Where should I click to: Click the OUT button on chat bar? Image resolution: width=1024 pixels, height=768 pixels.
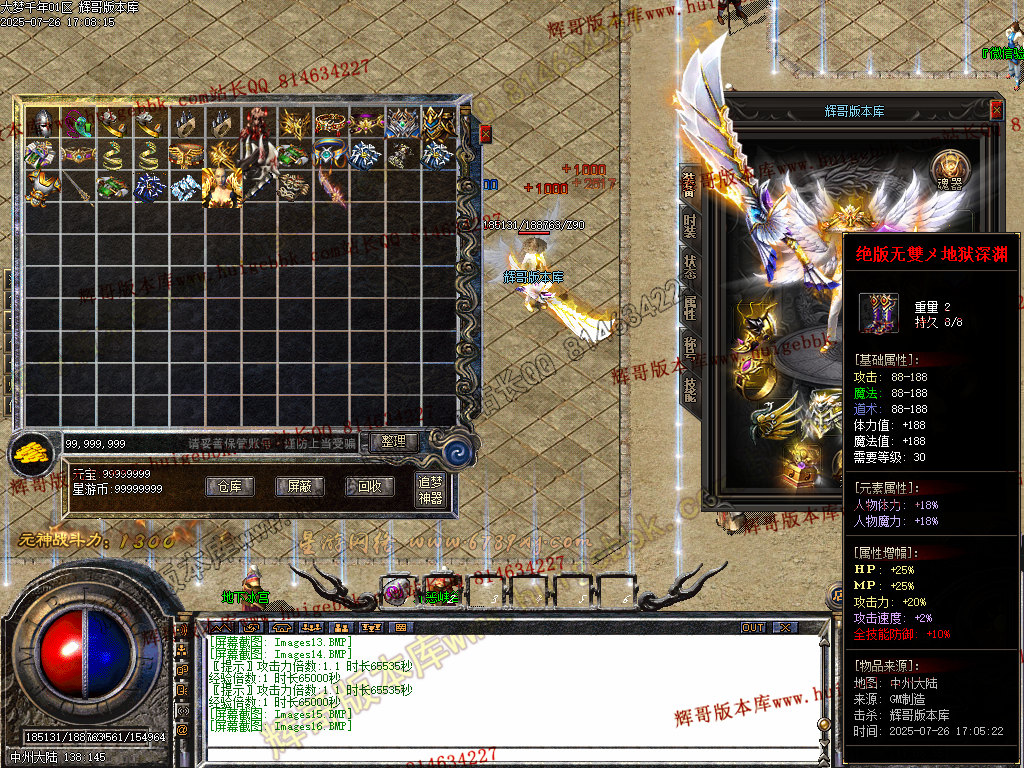pyautogui.click(x=753, y=627)
